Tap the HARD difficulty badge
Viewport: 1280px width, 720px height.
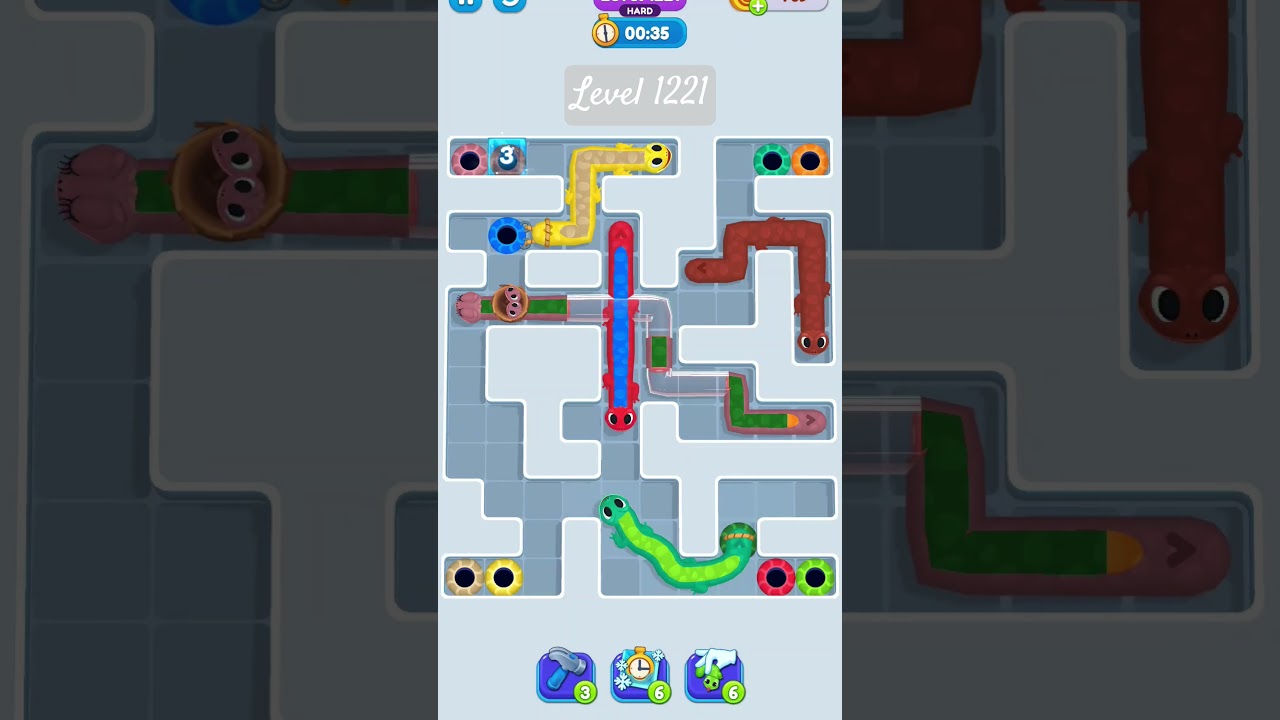[639, 8]
